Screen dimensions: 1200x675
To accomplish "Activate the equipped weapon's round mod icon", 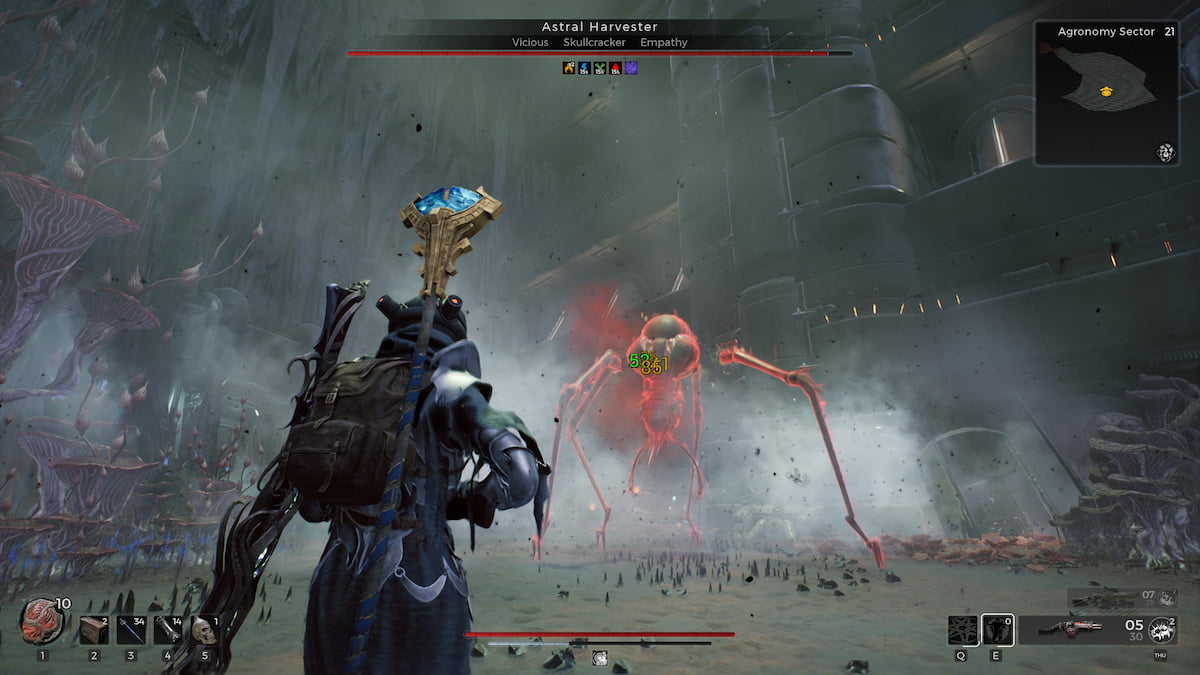I will pos(1161,630).
